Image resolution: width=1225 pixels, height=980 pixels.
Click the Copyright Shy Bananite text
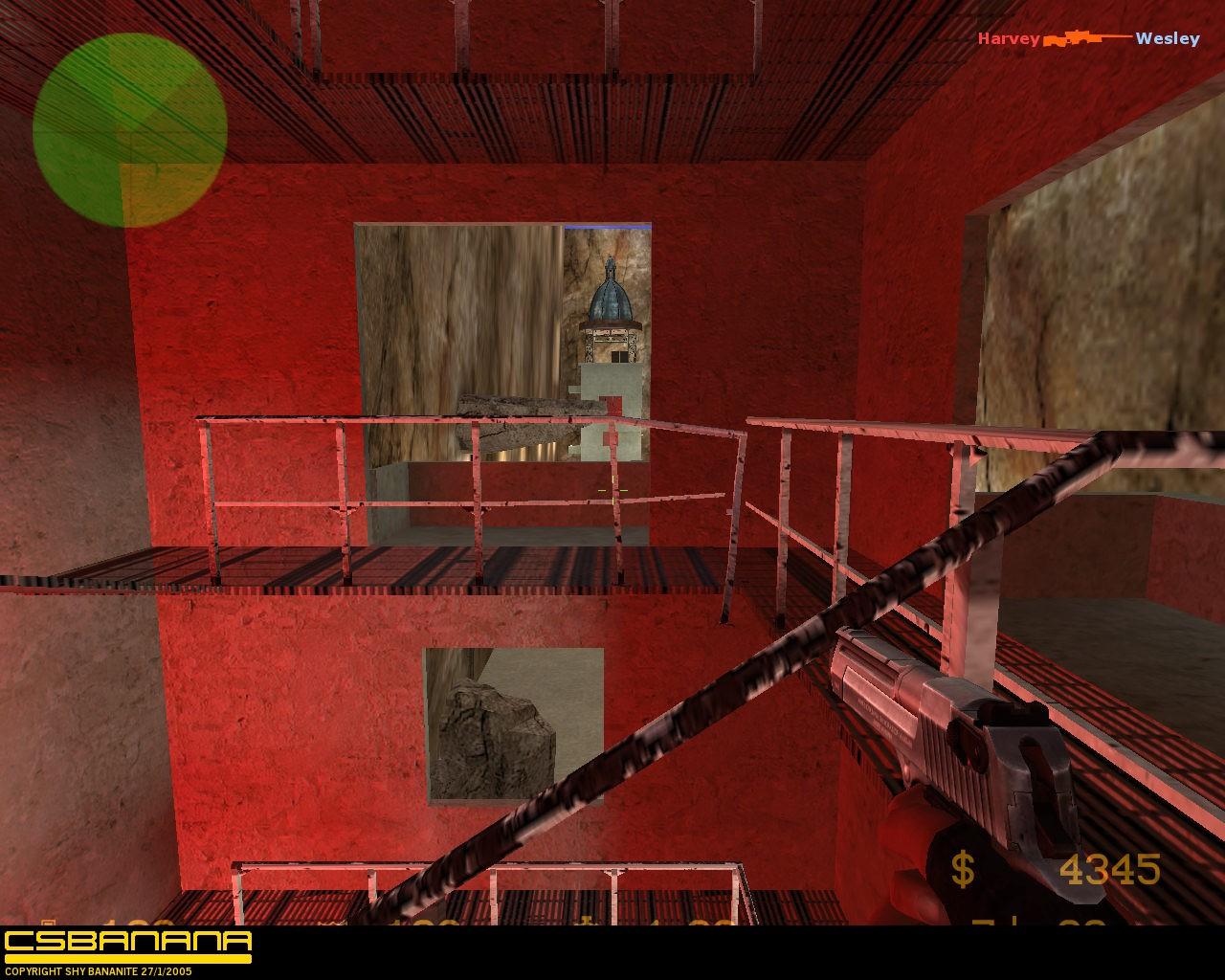[x=99, y=972]
